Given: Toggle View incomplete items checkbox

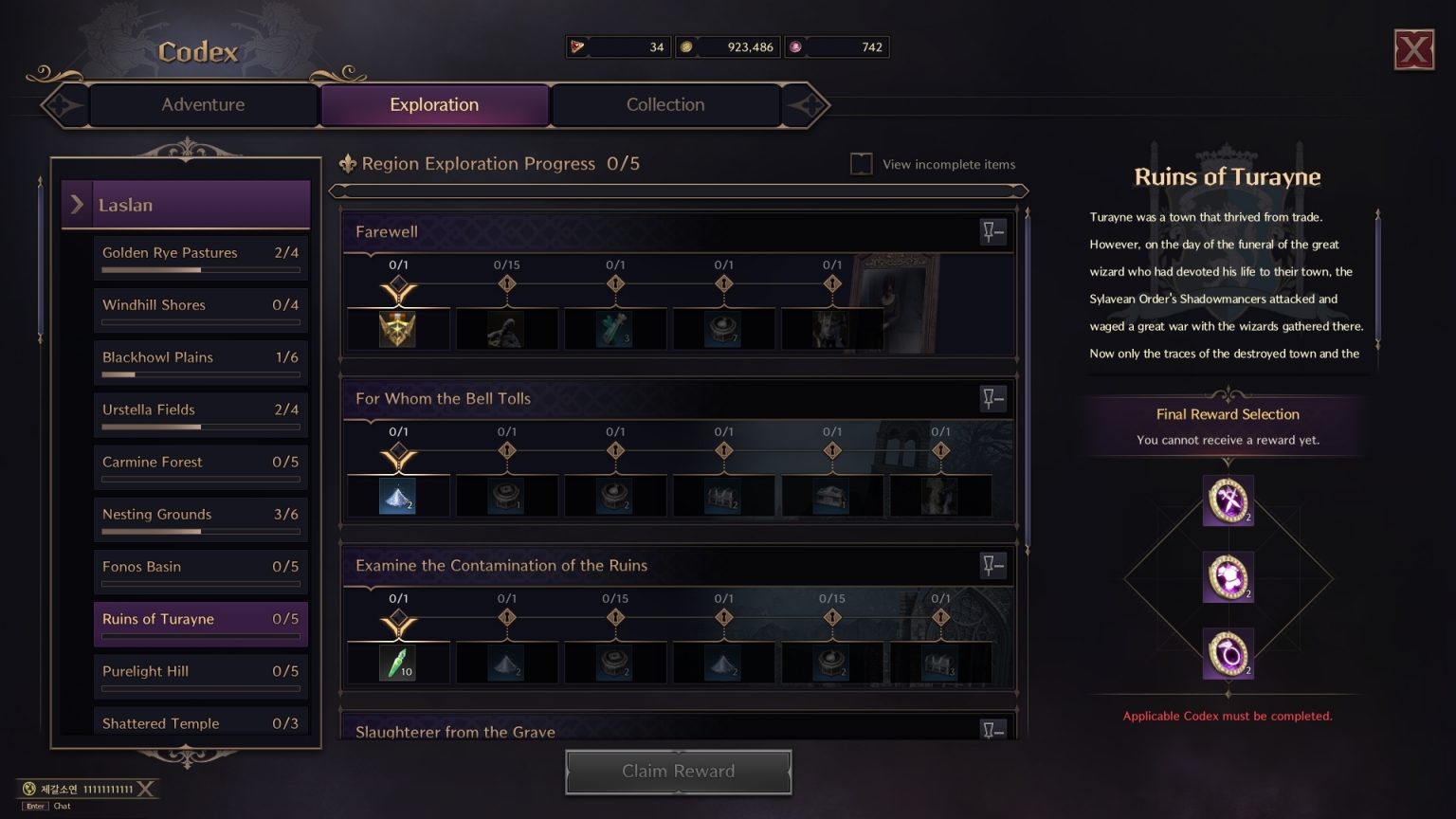Looking at the screenshot, I should tap(862, 164).
